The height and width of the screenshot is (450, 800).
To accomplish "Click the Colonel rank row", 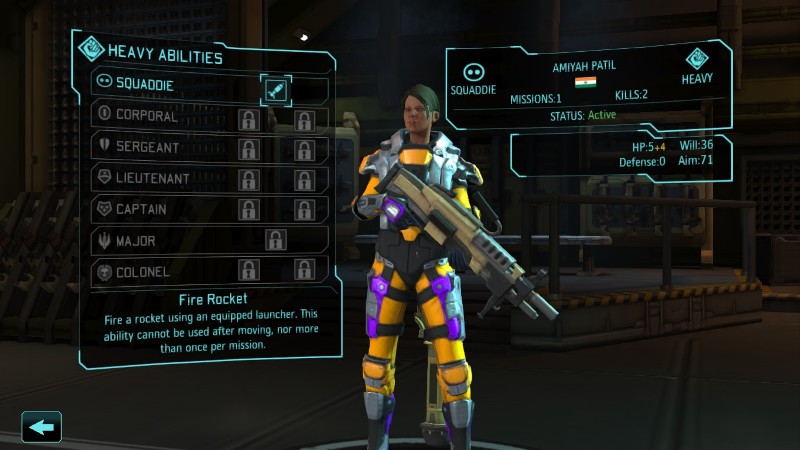I will click(160, 271).
